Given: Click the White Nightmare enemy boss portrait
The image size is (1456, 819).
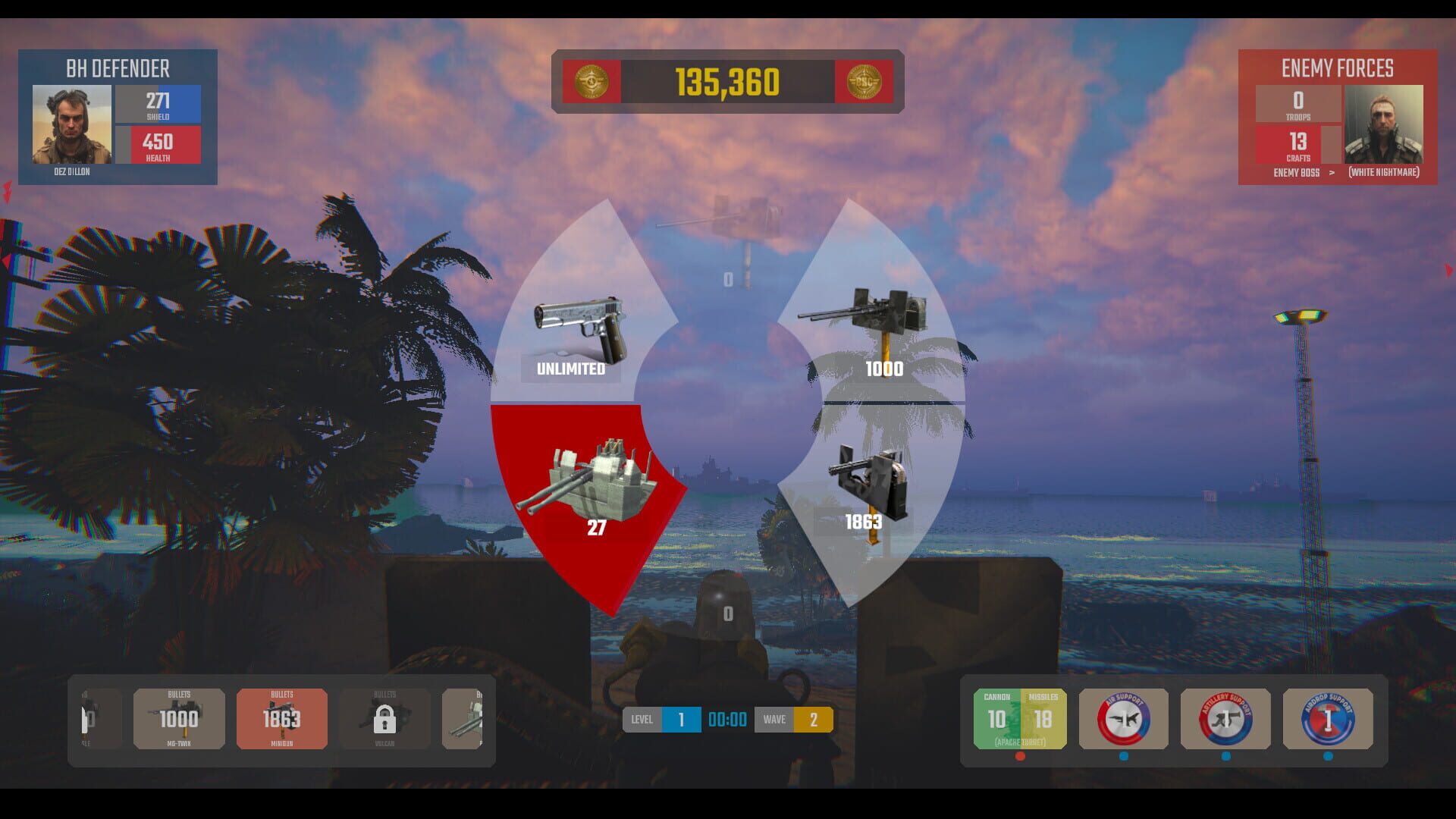Looking at the screenshot, I should [1385, 125].
